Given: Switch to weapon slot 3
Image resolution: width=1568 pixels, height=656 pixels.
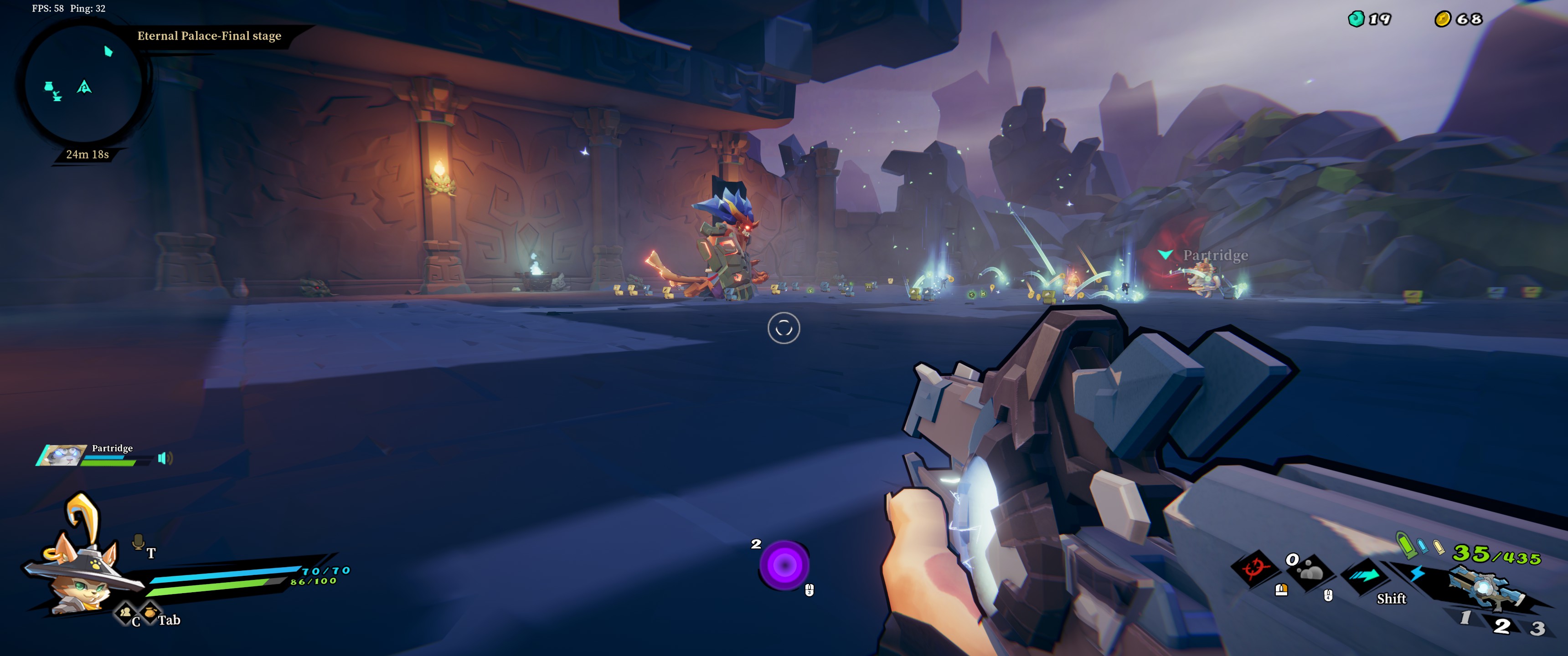Looking at the screenshot, I should [1537, 628].
